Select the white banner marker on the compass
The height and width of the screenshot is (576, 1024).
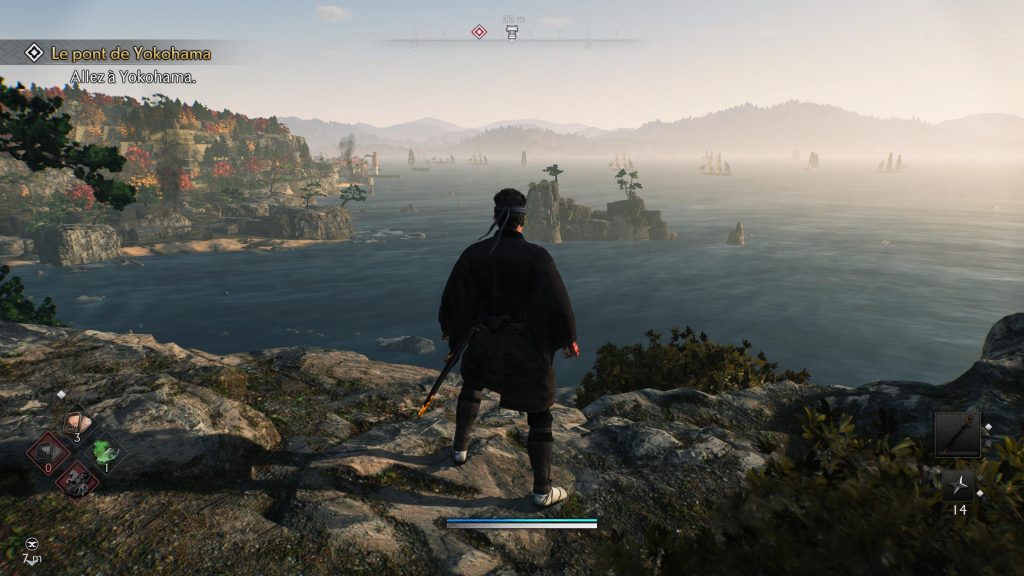point(512,33)
